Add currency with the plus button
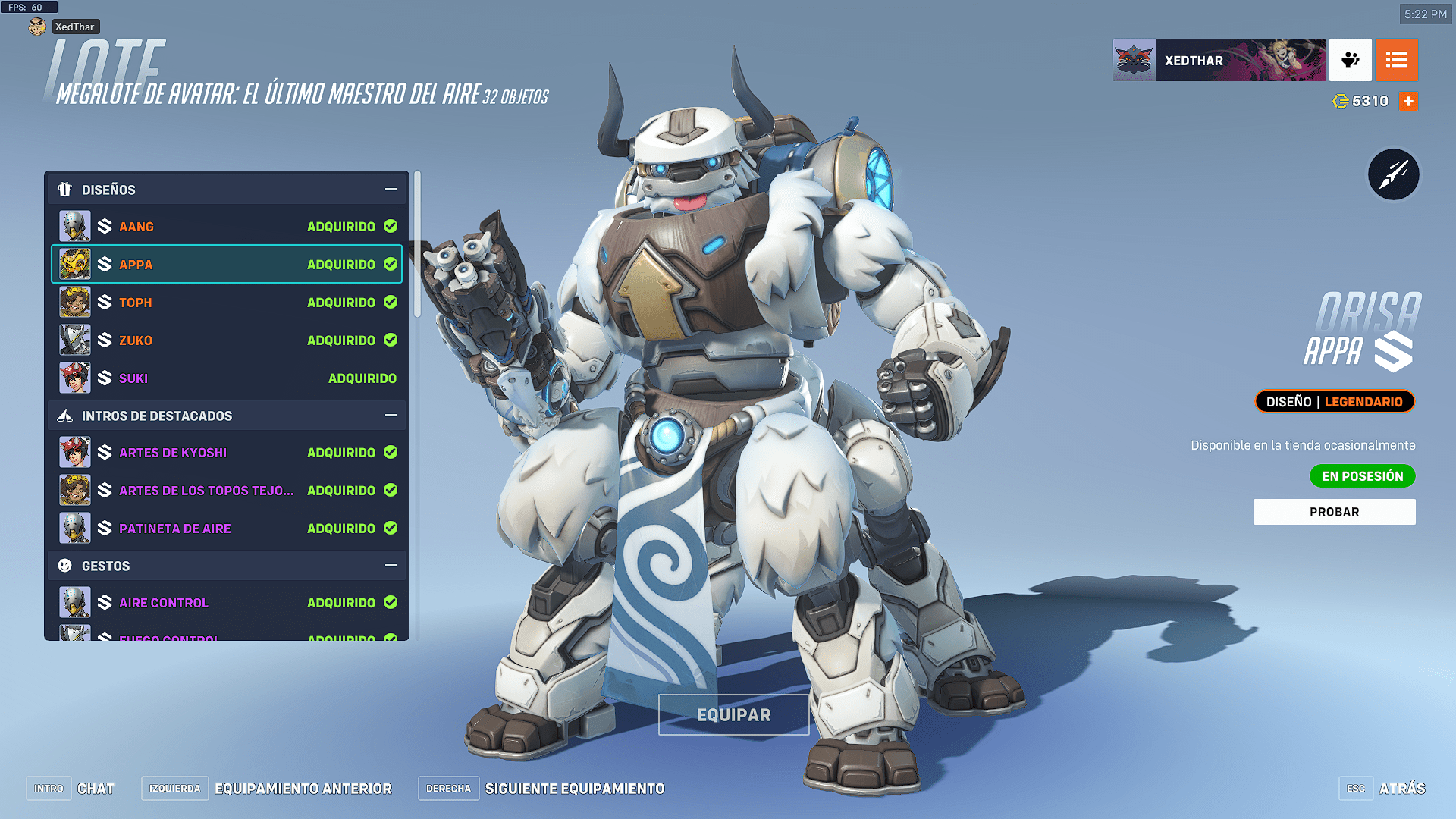1456x819 pixels. click(1408, 101)
